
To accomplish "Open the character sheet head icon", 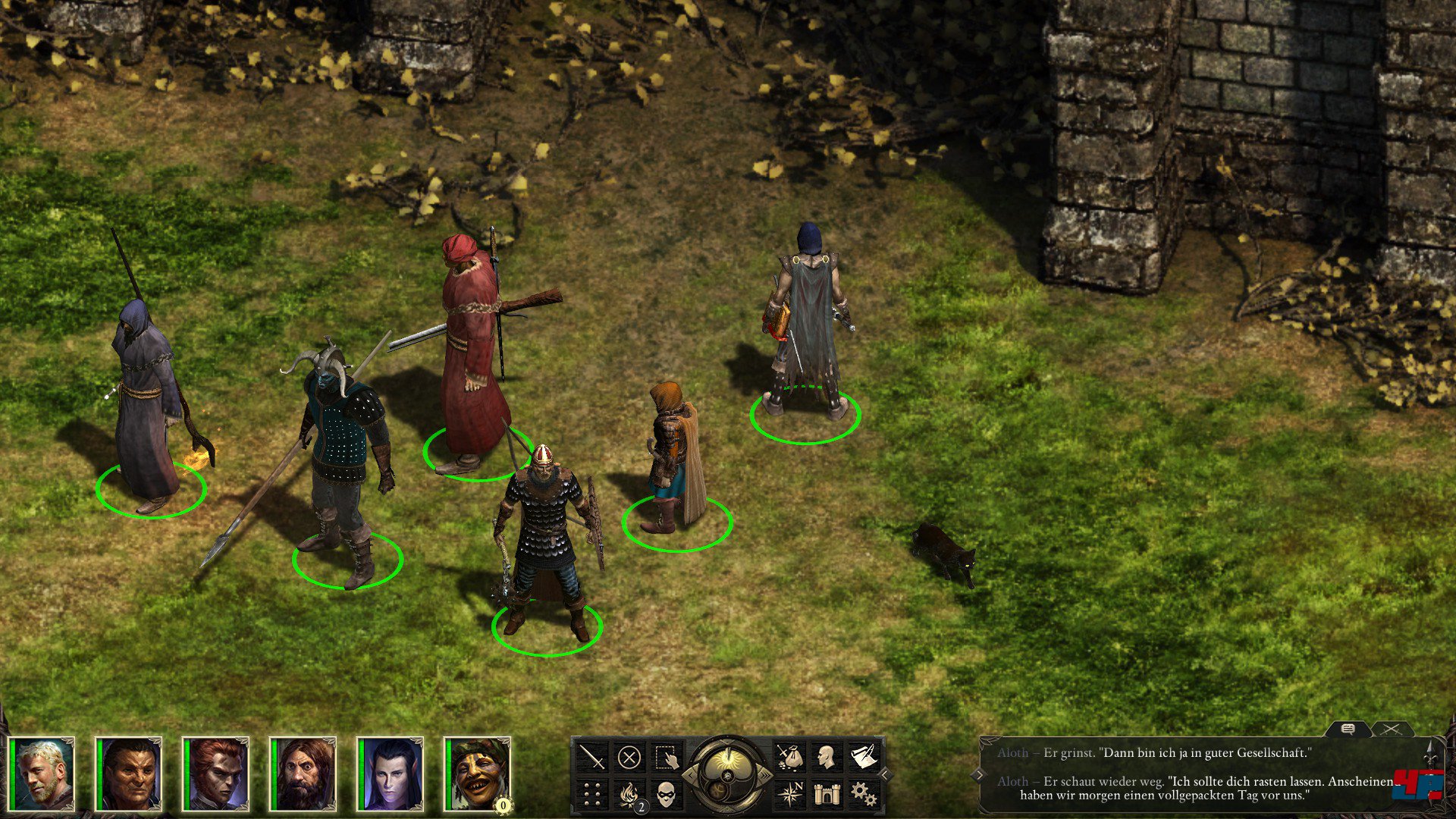I will click(x=826, y=757).
